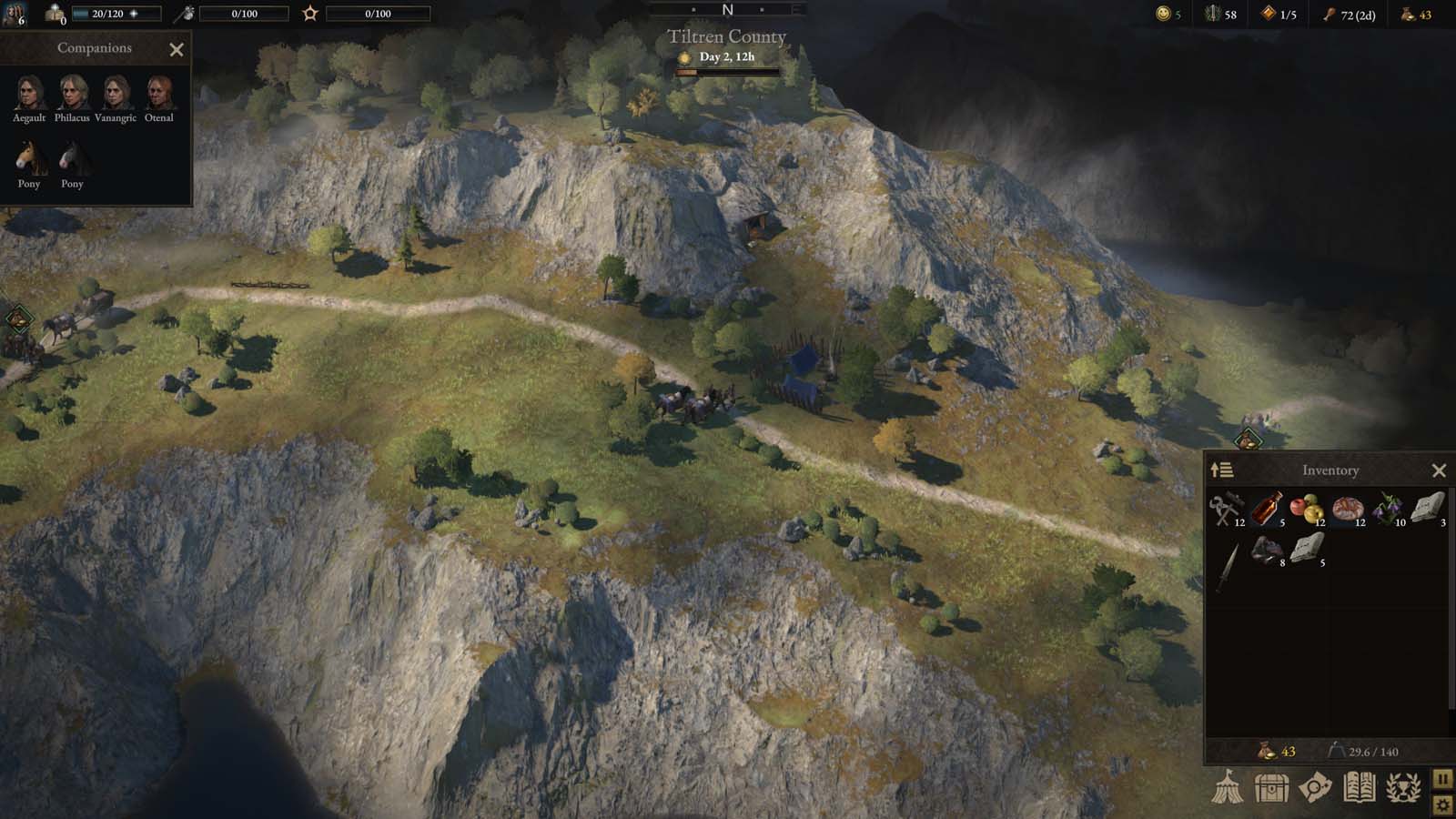The height and width of the screenshot is (819, 1456).
Task: Click the influence emblem showing 58
Action: pyautogui.click(x=1215, y=15)
